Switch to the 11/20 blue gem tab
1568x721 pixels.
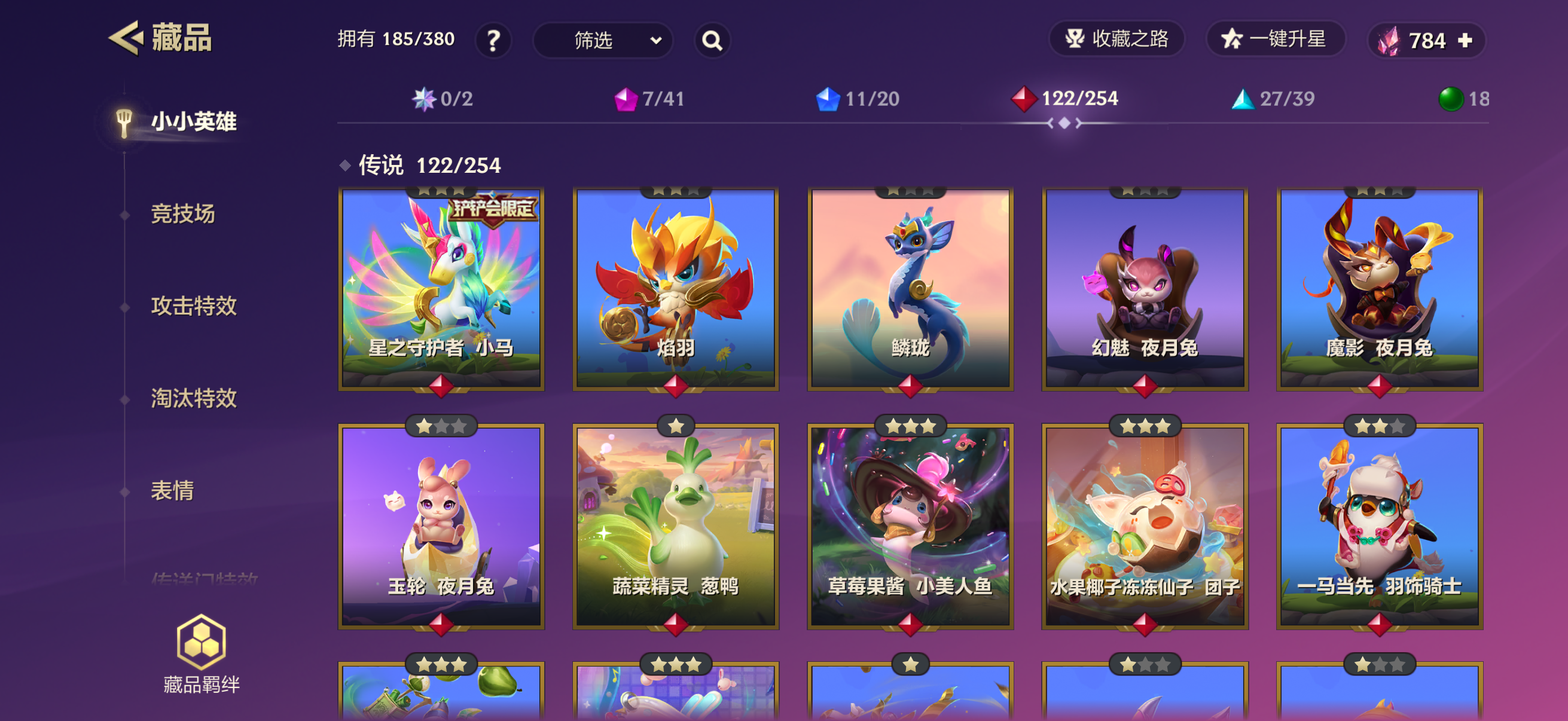(x=857, y=99)
